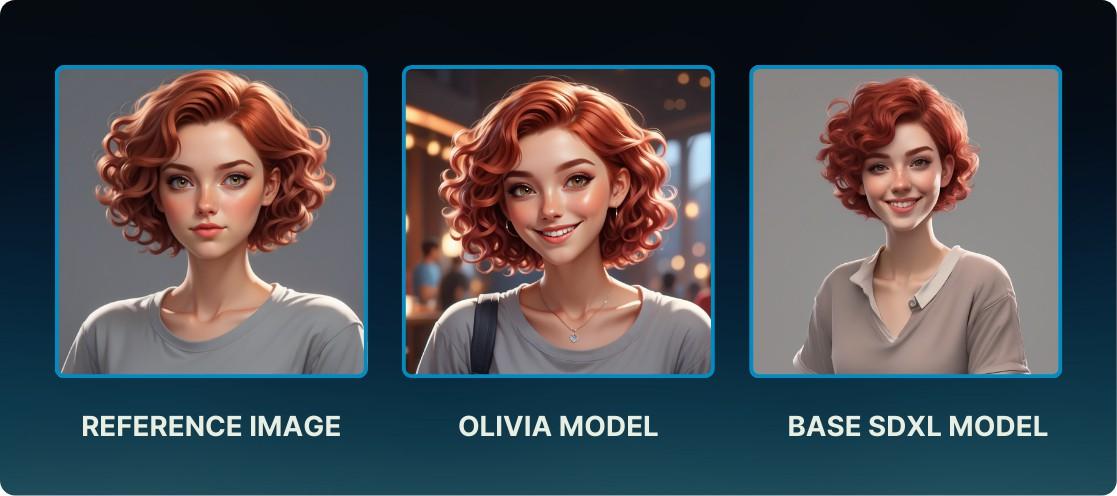Choose the Base SDXL Model thumbnail
The height and width of the screenshot is (496, 1117).
tap(905, 221)
